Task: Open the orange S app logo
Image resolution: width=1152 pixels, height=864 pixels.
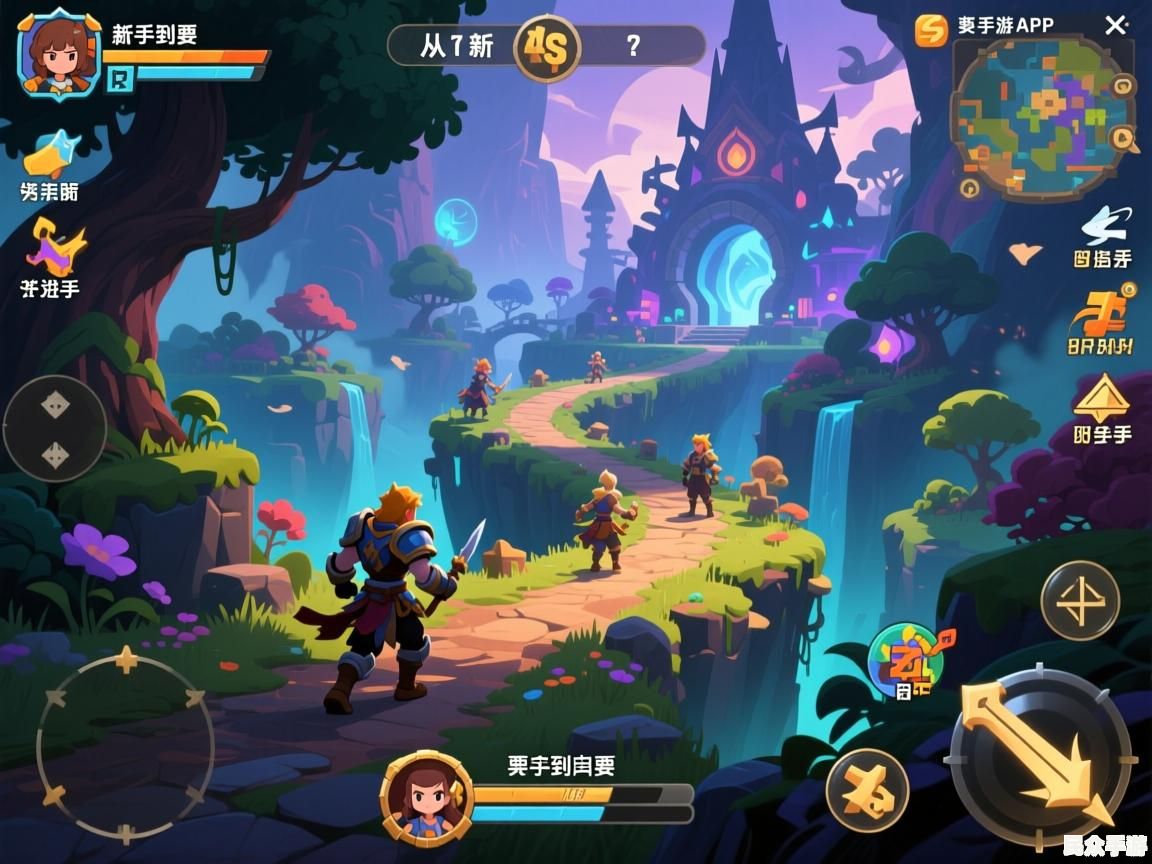Action: (x=931, y=29)
